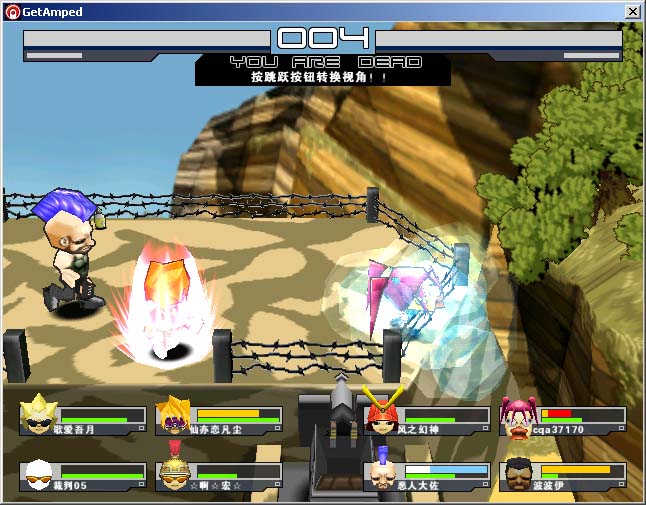Select the cqa37170 pink-haired player portrait

pos(518,419)
